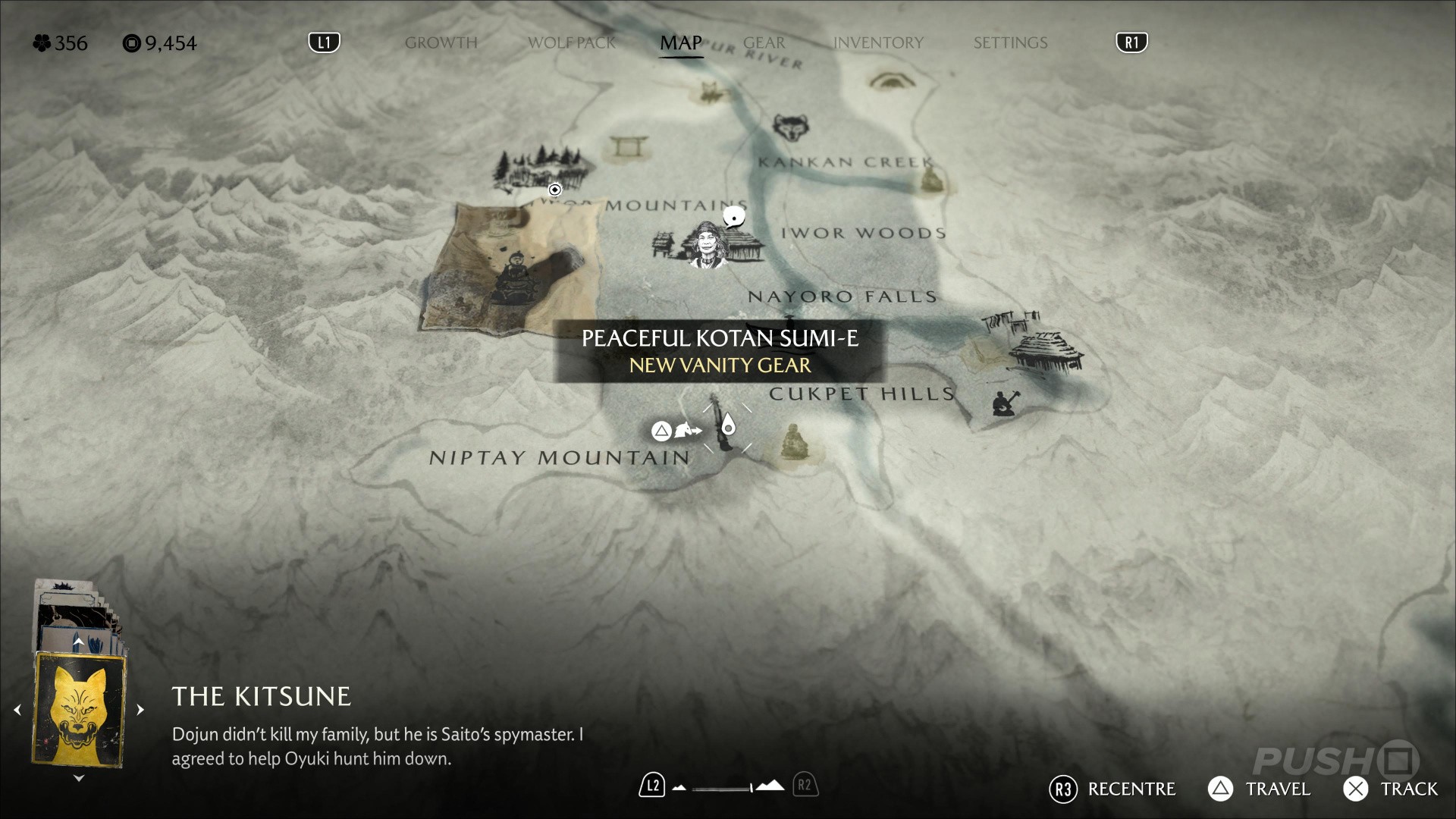This screenshot has height=819, width=1456.
Task: Select the speech bubble conversation marker
Action: (x=733, y=218)
